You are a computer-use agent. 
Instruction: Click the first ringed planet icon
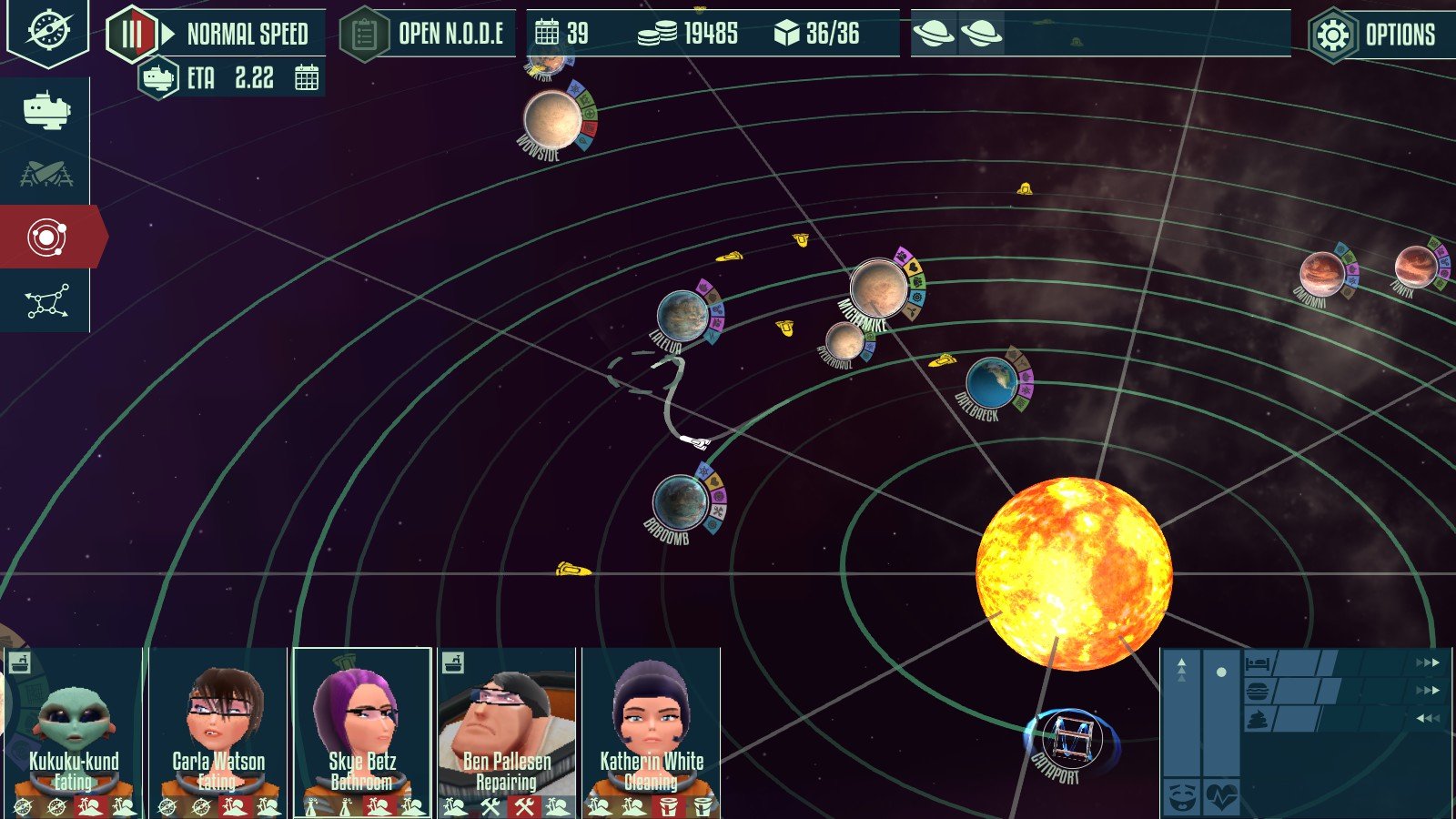pyautogui.click(x=934, y=35)
